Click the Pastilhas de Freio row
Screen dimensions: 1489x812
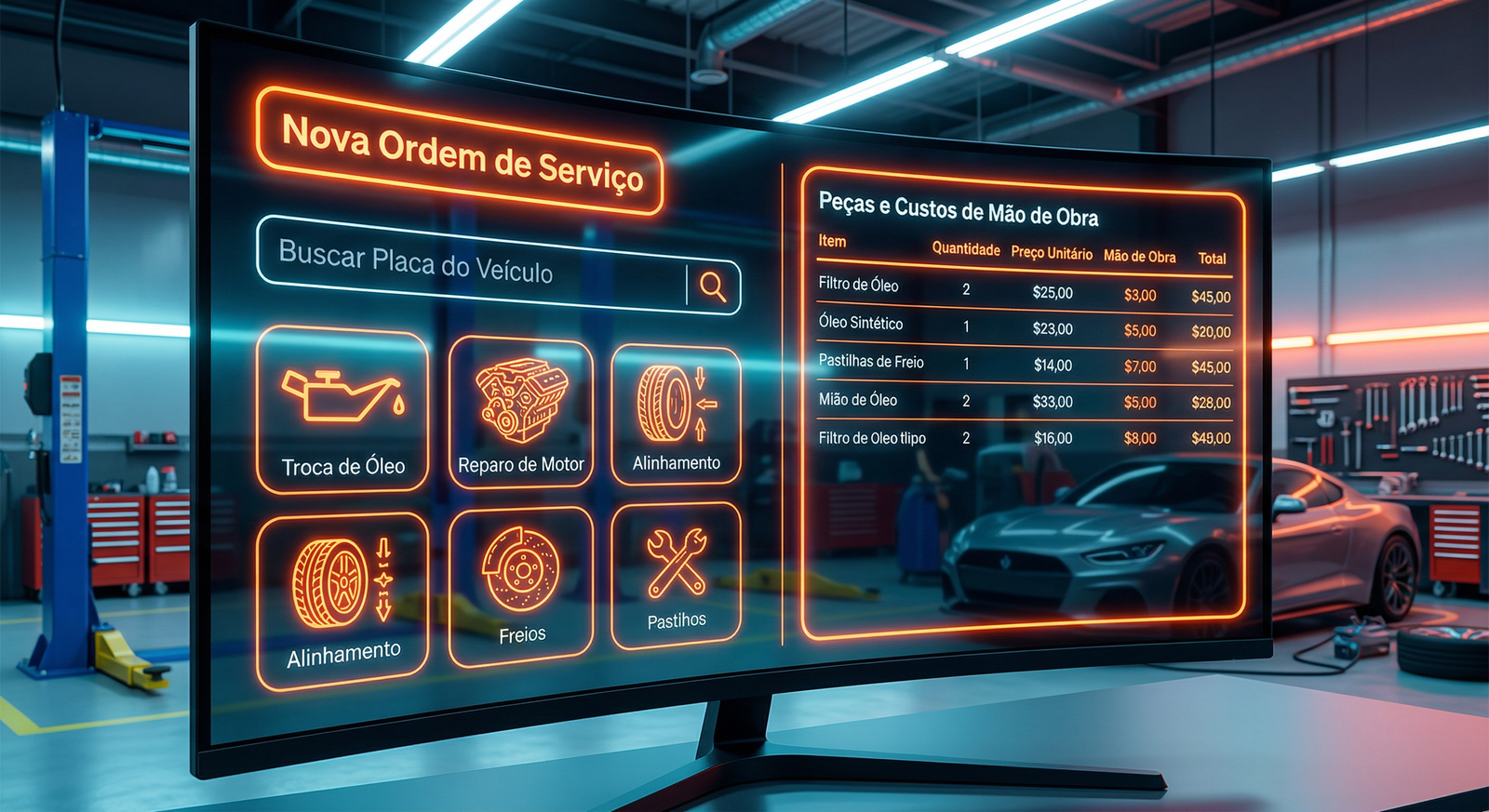pyautogui.click(x=1024, y=364)
